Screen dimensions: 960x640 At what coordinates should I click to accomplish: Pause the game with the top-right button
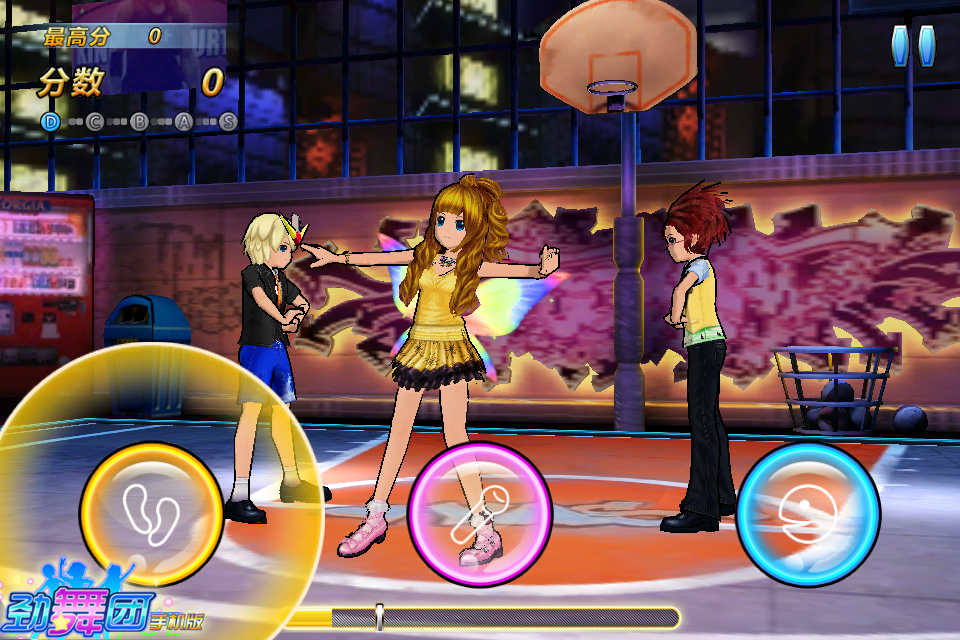click(912, 46)
